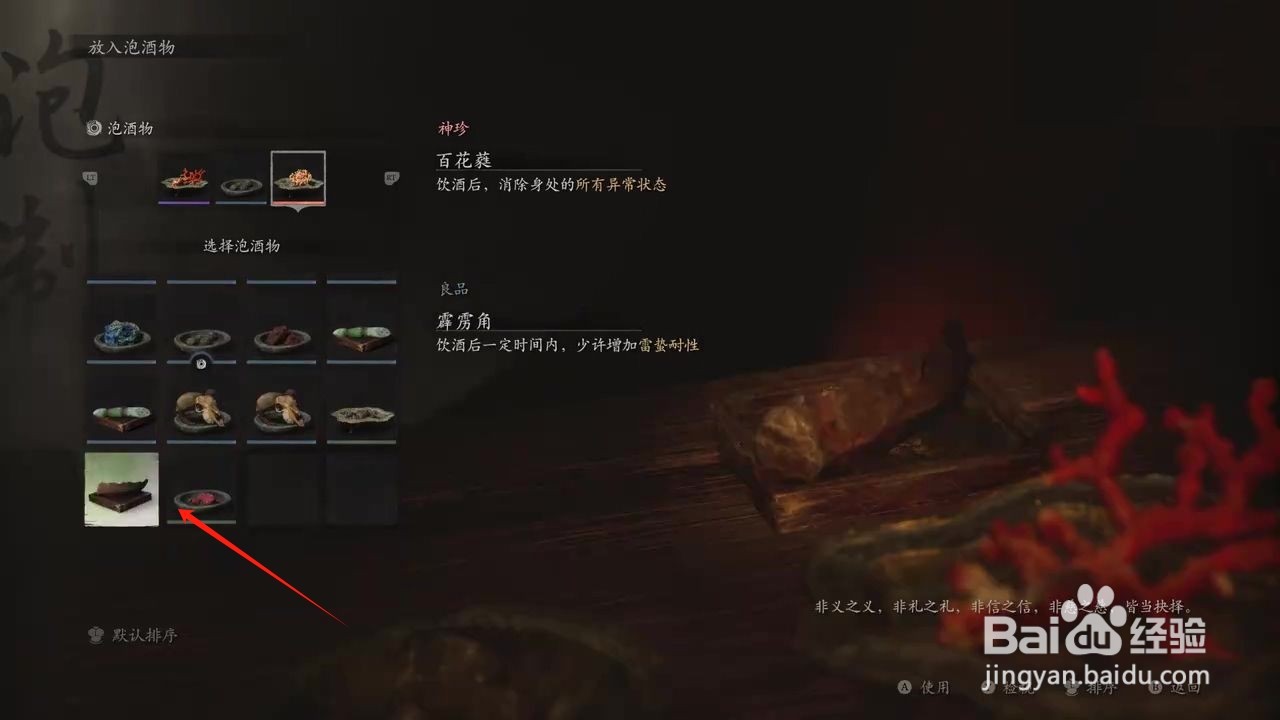Viewport: 1280px width, 720px height.
Task: Select the first monkey skull ingredient
Action: coord(201,410)
